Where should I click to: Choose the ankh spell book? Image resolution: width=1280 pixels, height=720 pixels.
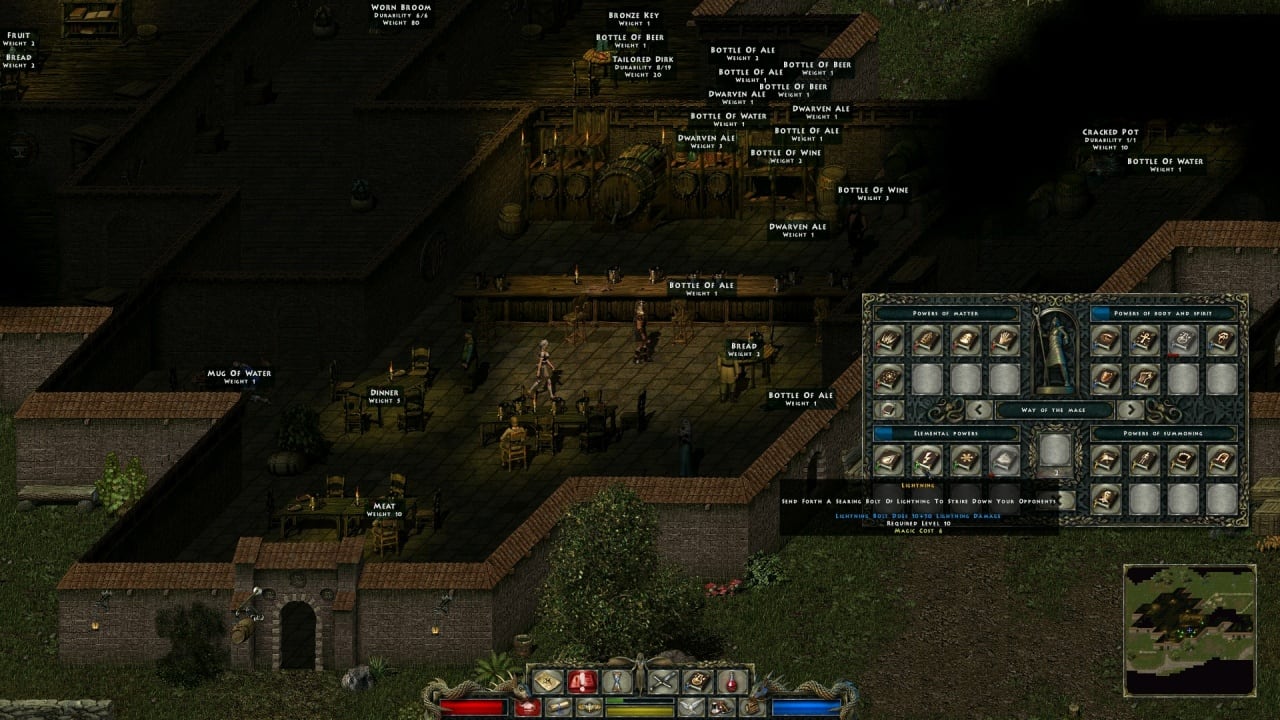click(1143, 340)
